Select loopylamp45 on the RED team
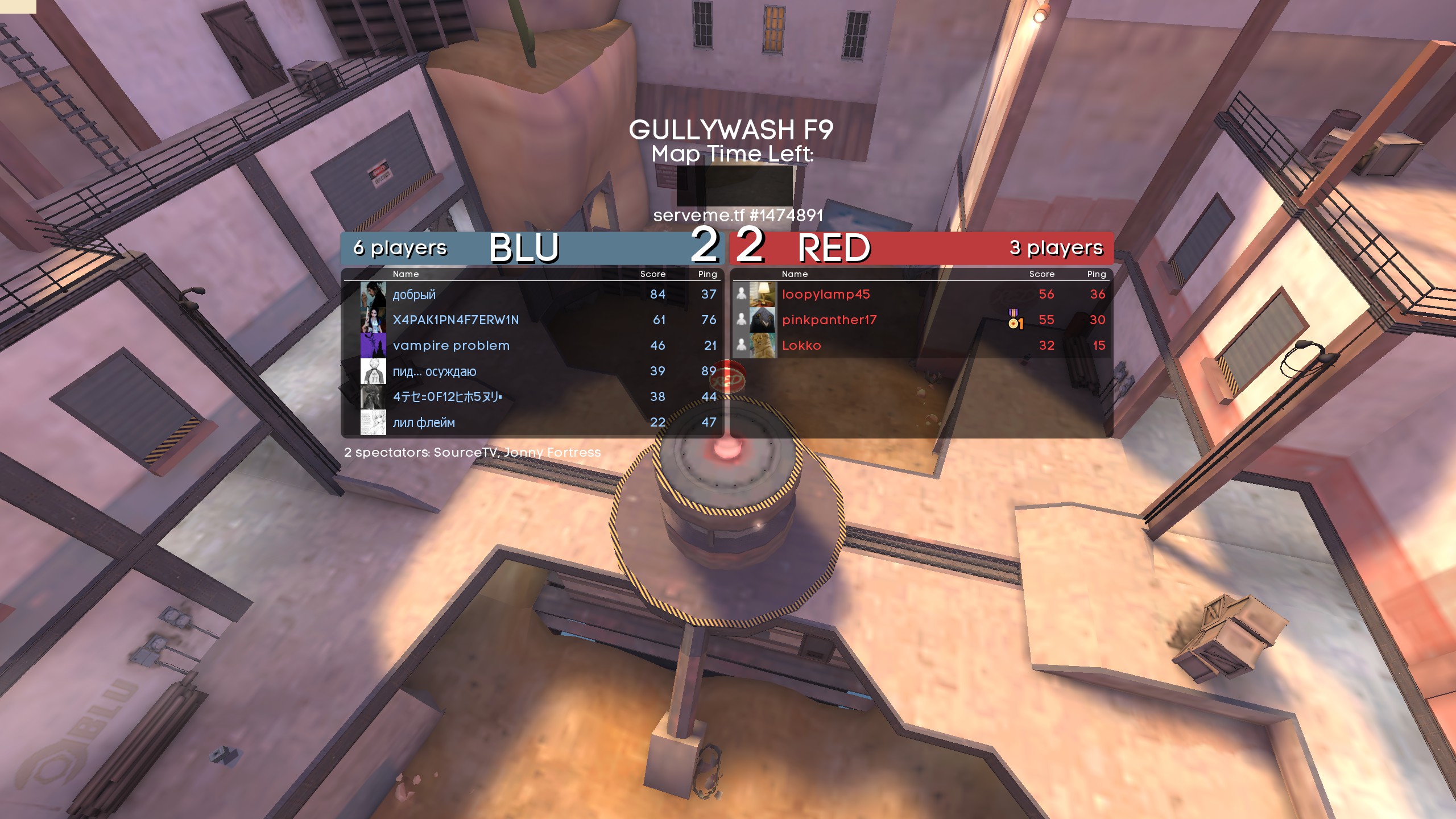1456x819 pixels. click(x=826, y=295)
